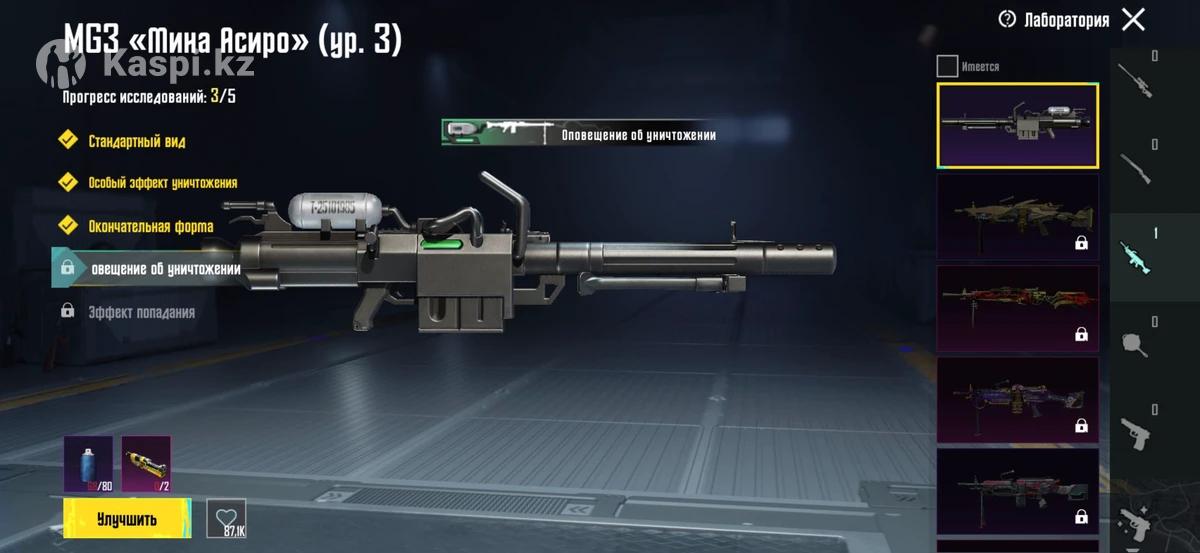Open the Оповещение об уничтожении preview banner
This screenshot has width=1200, height=553.
580,133
